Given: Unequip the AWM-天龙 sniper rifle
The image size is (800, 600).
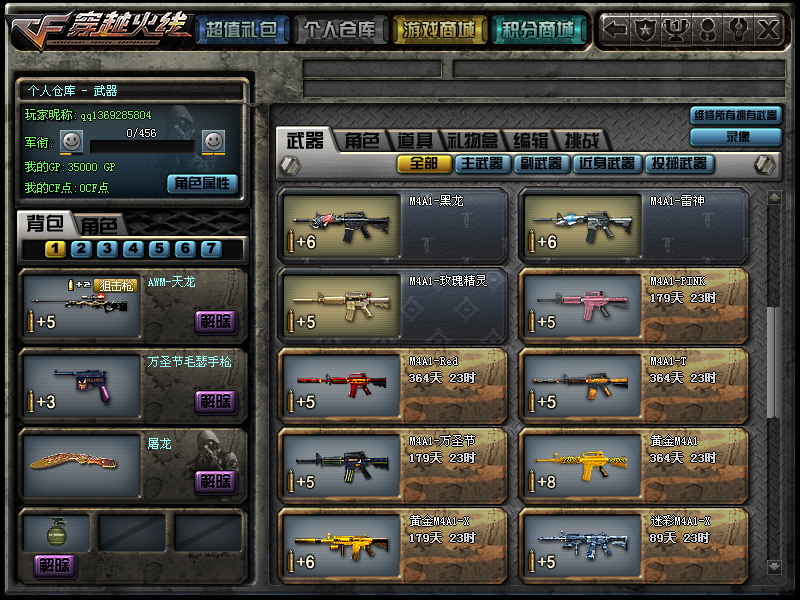Looking at the screenshot, I should [x=216, y=321].
